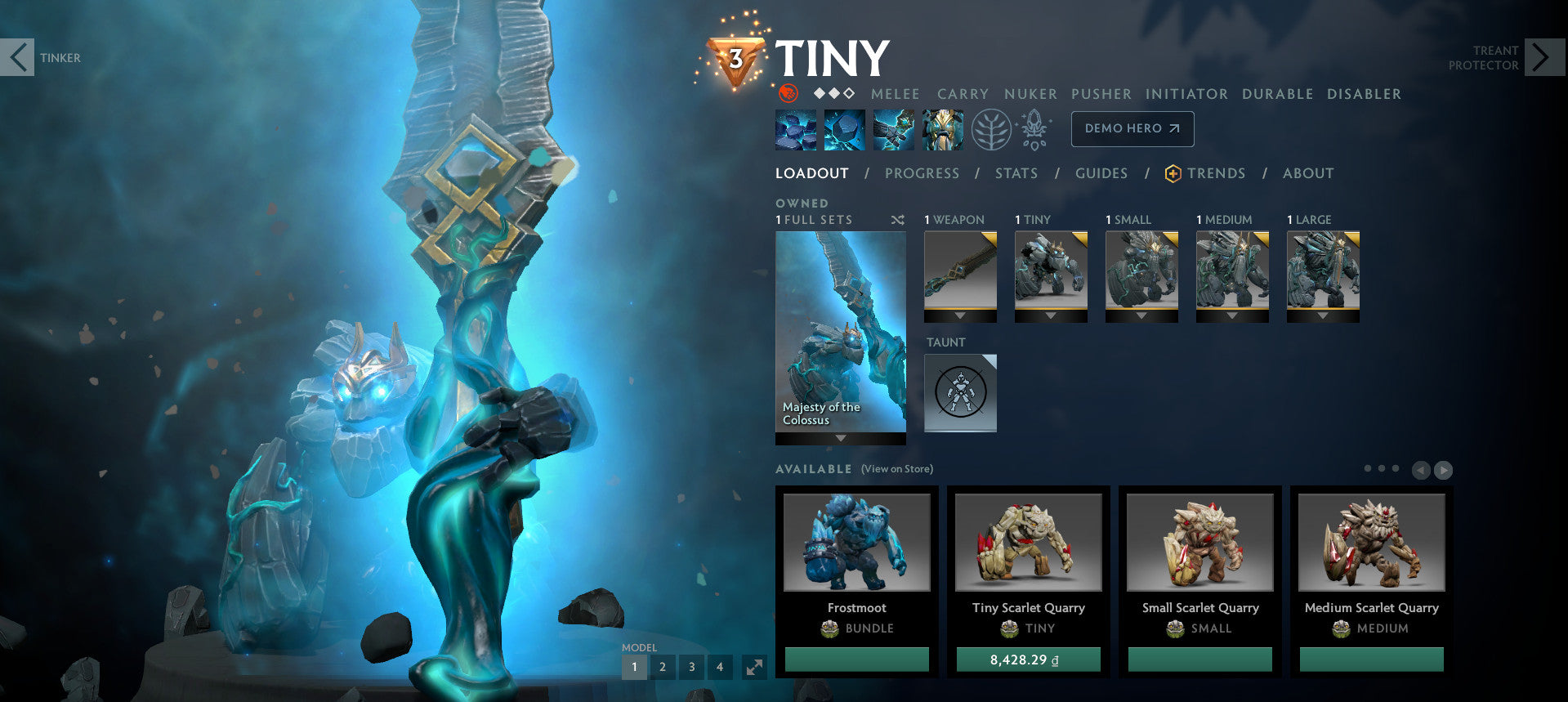
Task: Advance available items with right carousel arrow
Action: [x=1445, y=470]
